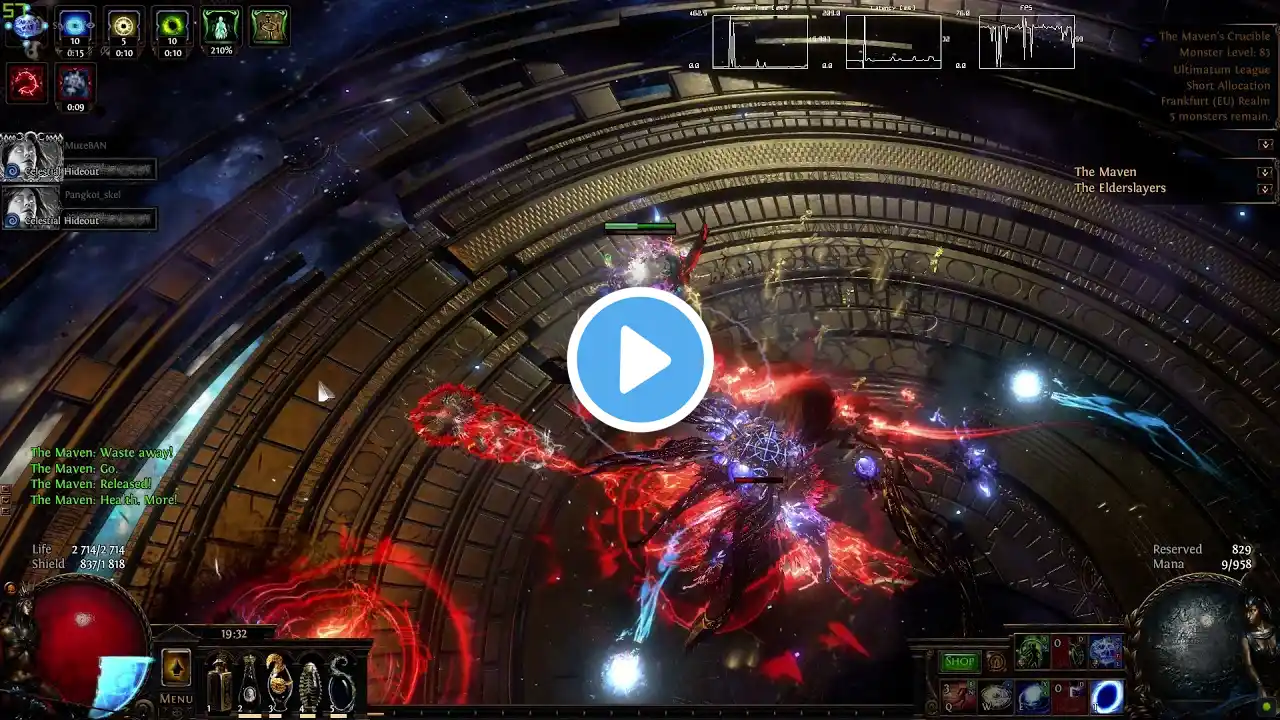Open the green Shop button
The image size is (1280, 720).
point(959,661)
